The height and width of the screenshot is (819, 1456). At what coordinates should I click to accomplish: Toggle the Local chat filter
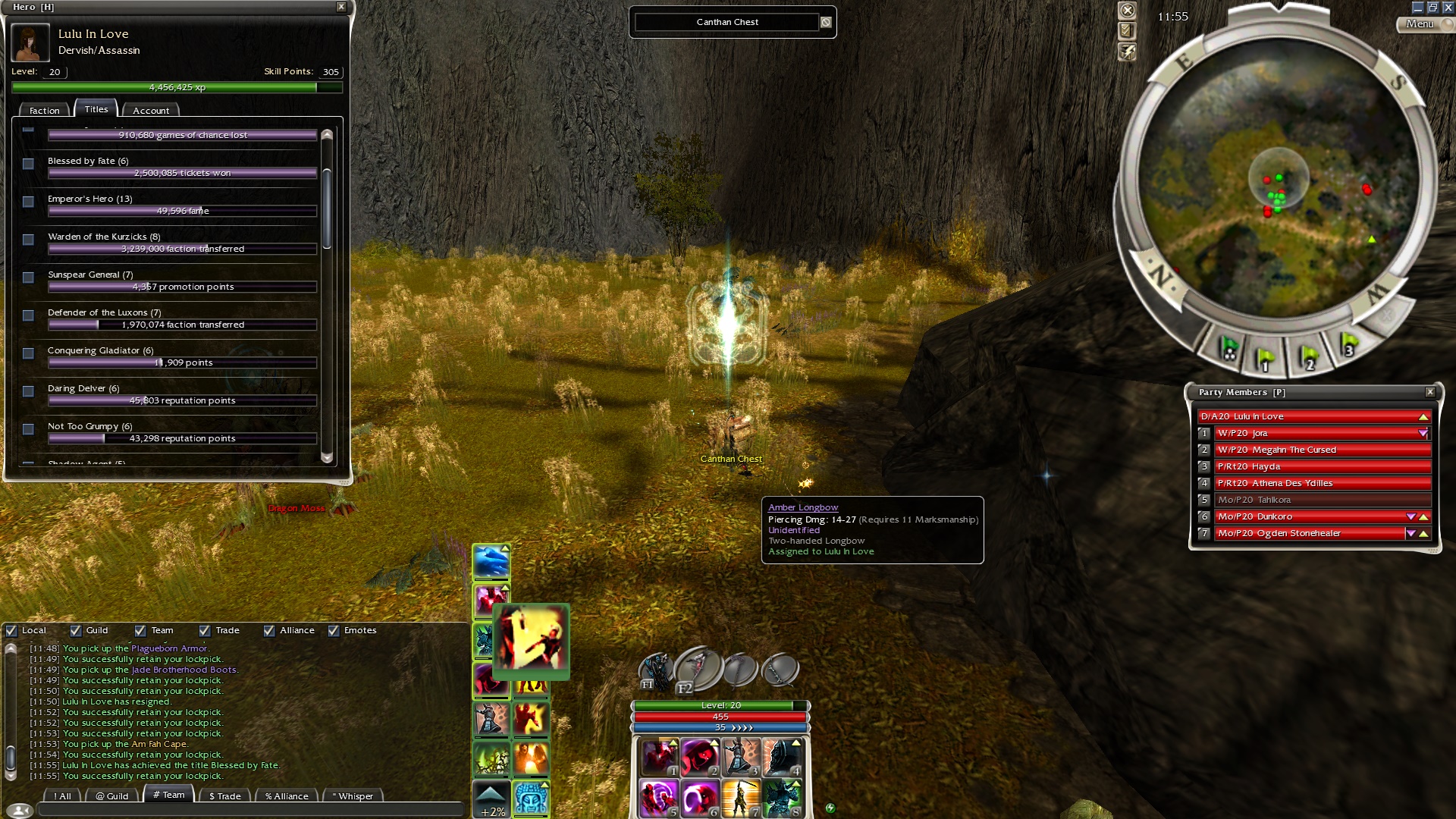click(12, 630)
